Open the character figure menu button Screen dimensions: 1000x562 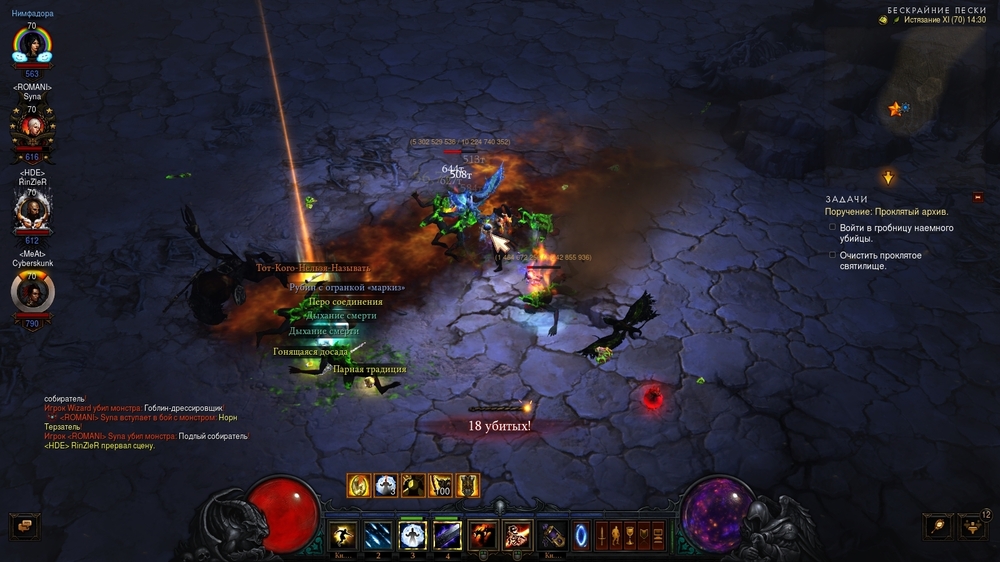pyautogui.click(x=616, y=534)
